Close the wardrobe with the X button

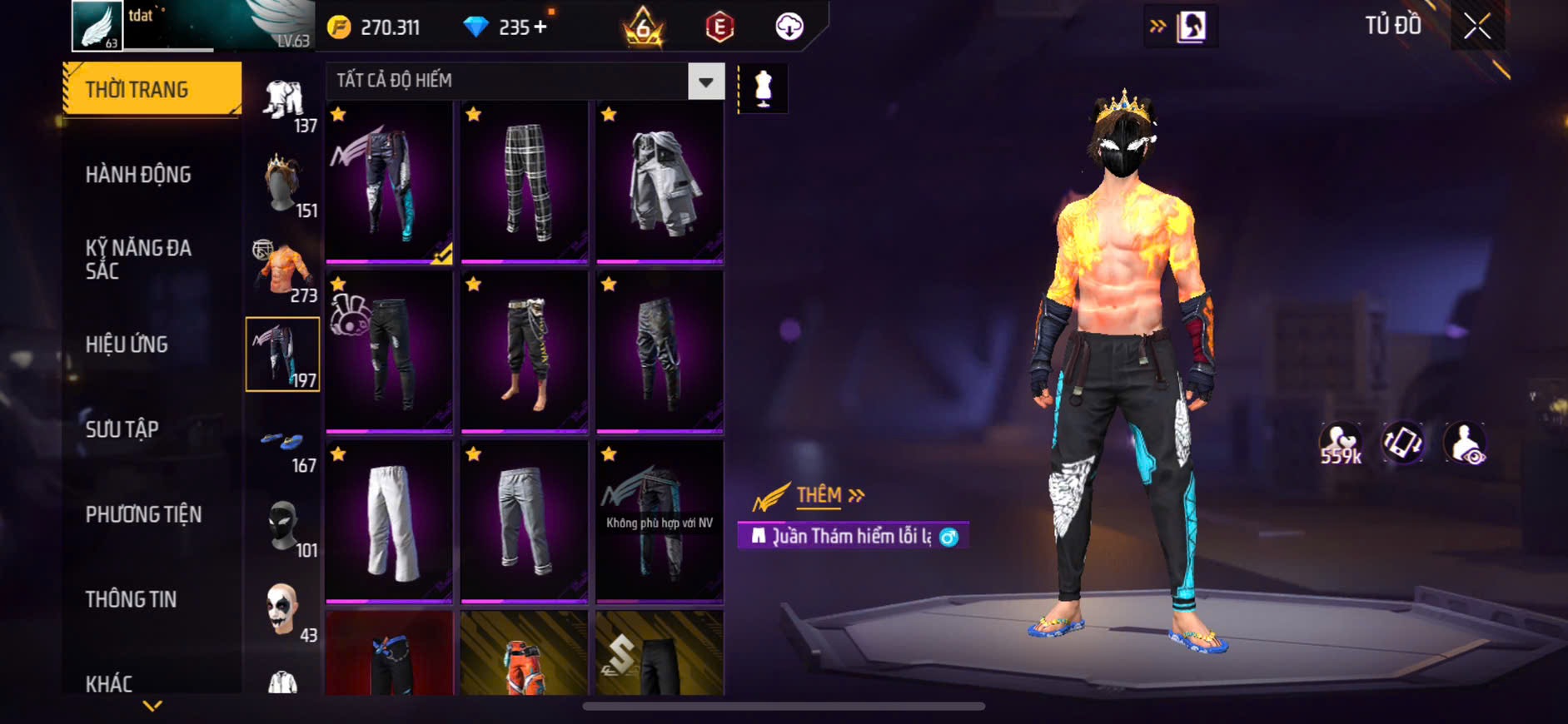coord(1477,27)
